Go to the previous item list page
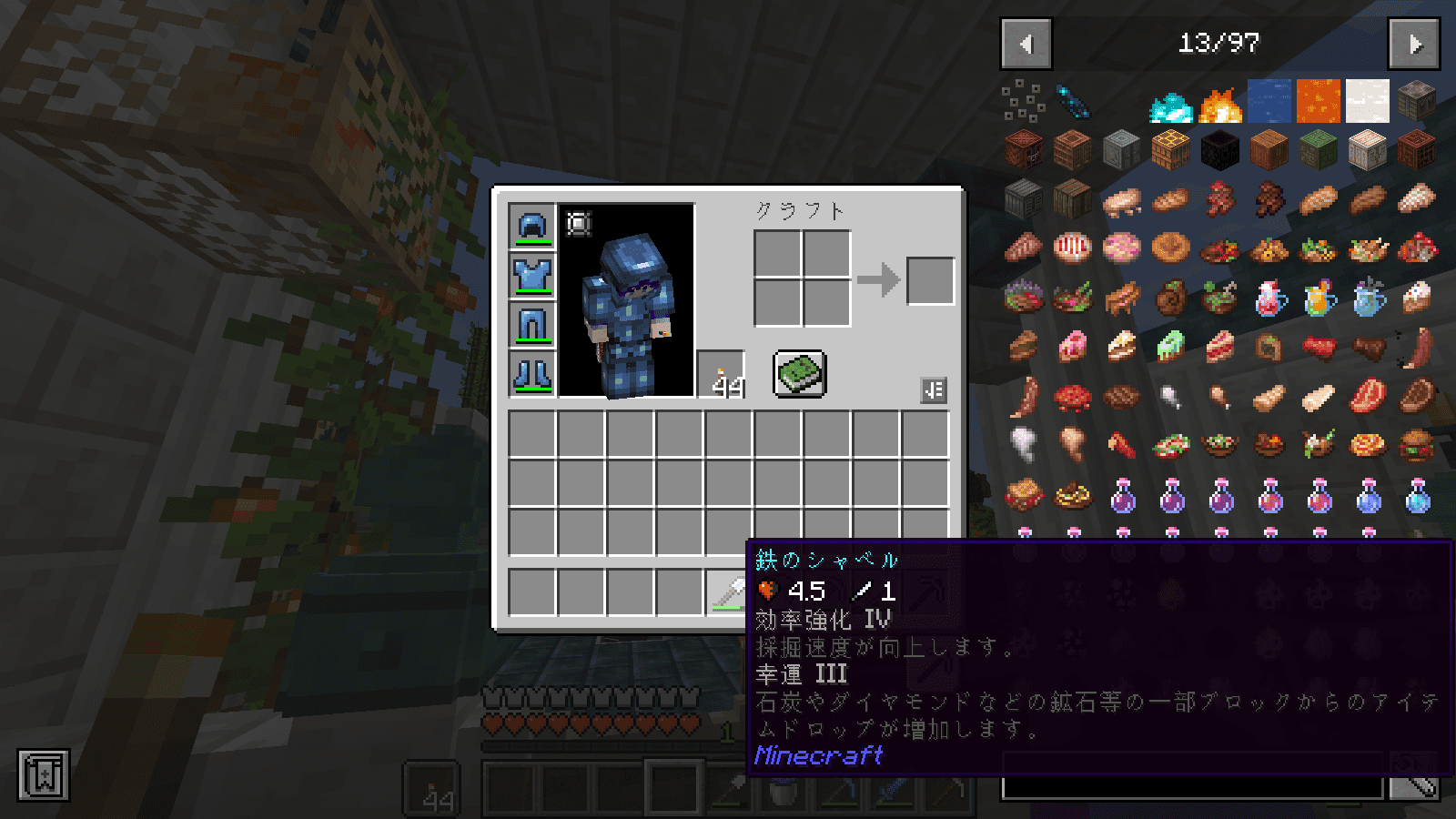 (x=1026, y=44)
